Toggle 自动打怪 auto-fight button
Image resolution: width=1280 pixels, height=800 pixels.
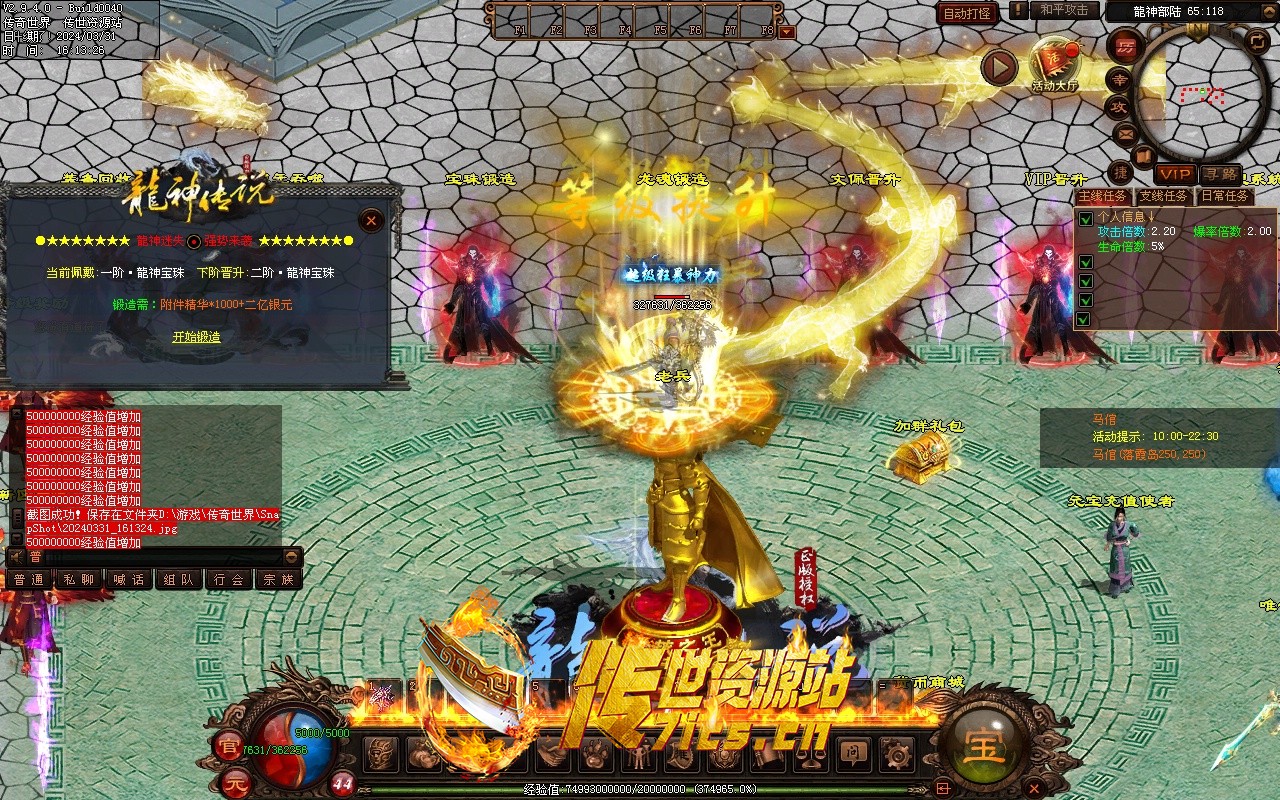point(968,13)
